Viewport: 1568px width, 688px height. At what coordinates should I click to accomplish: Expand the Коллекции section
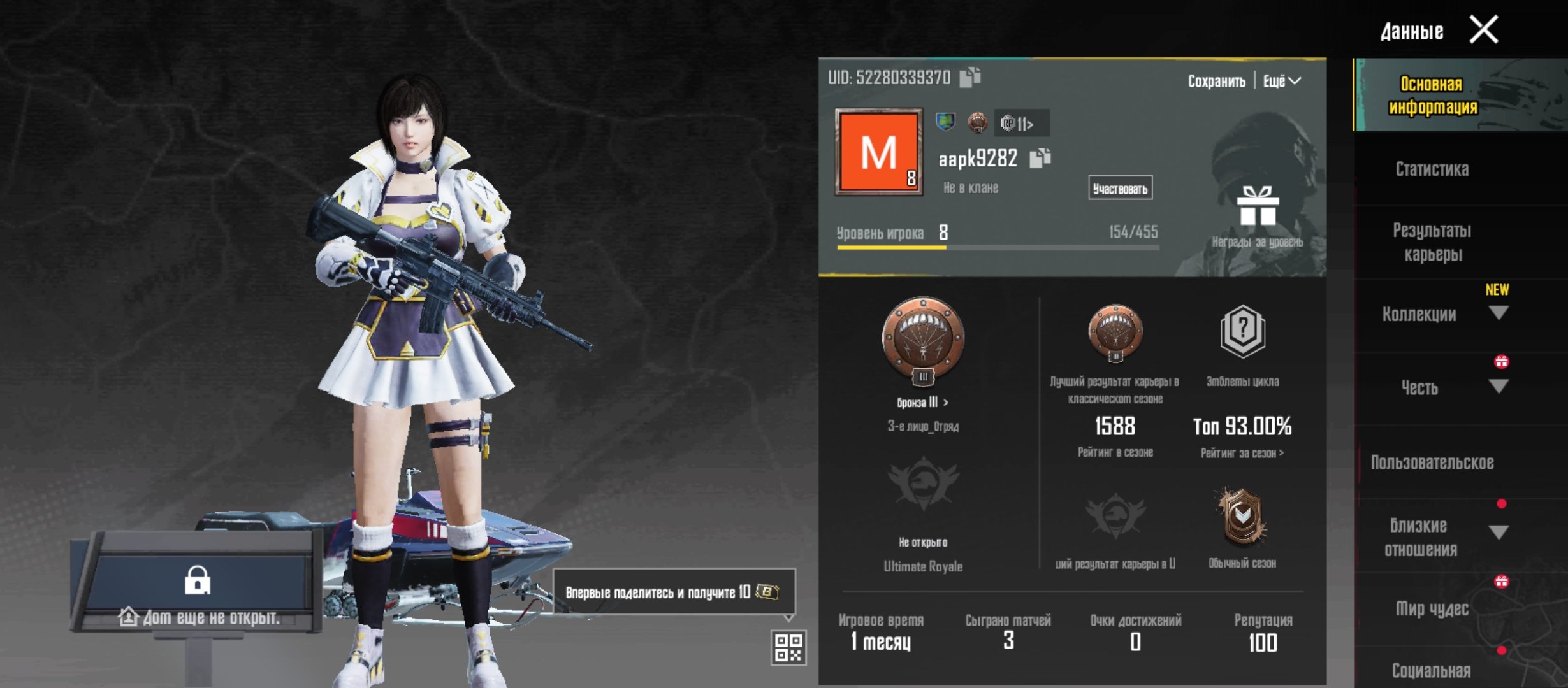[1498, 313]
